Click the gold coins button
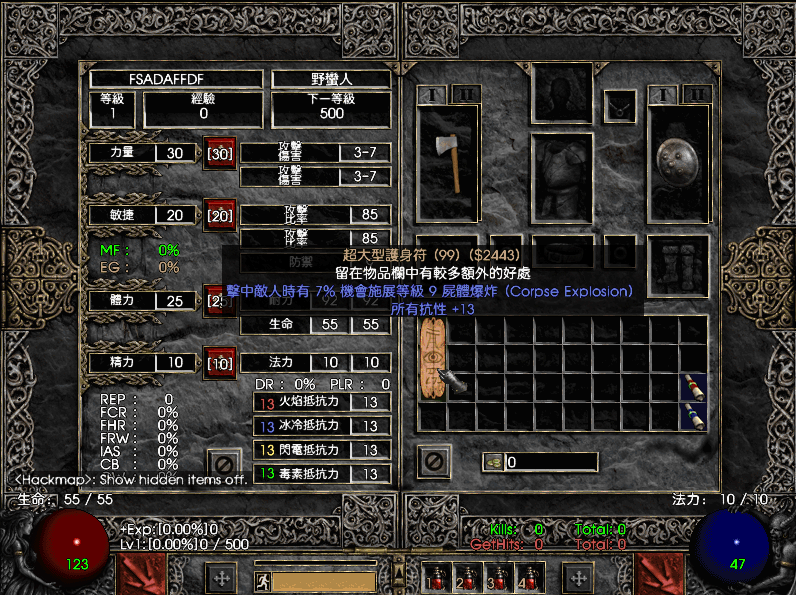 [493, 462]
